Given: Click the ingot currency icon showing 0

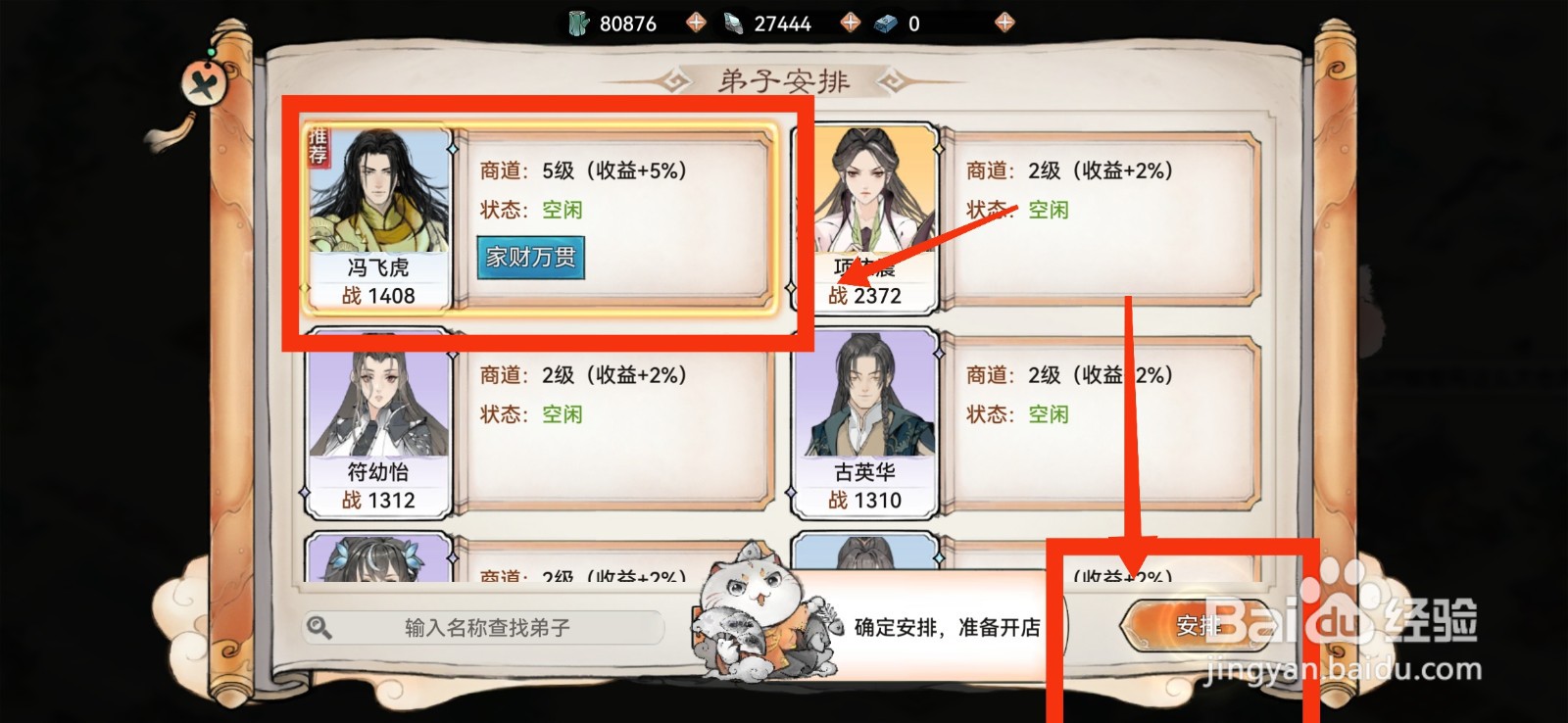Looking at the screenshot, I should [885, 22].
